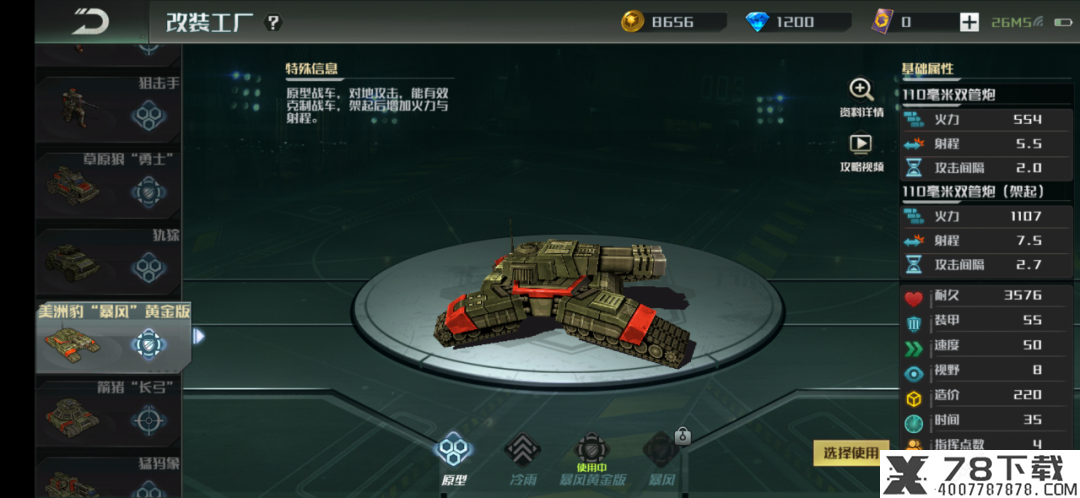Open the blue diamond balance
Viewport: 1080px width, 498px height.
click(796, 22)
